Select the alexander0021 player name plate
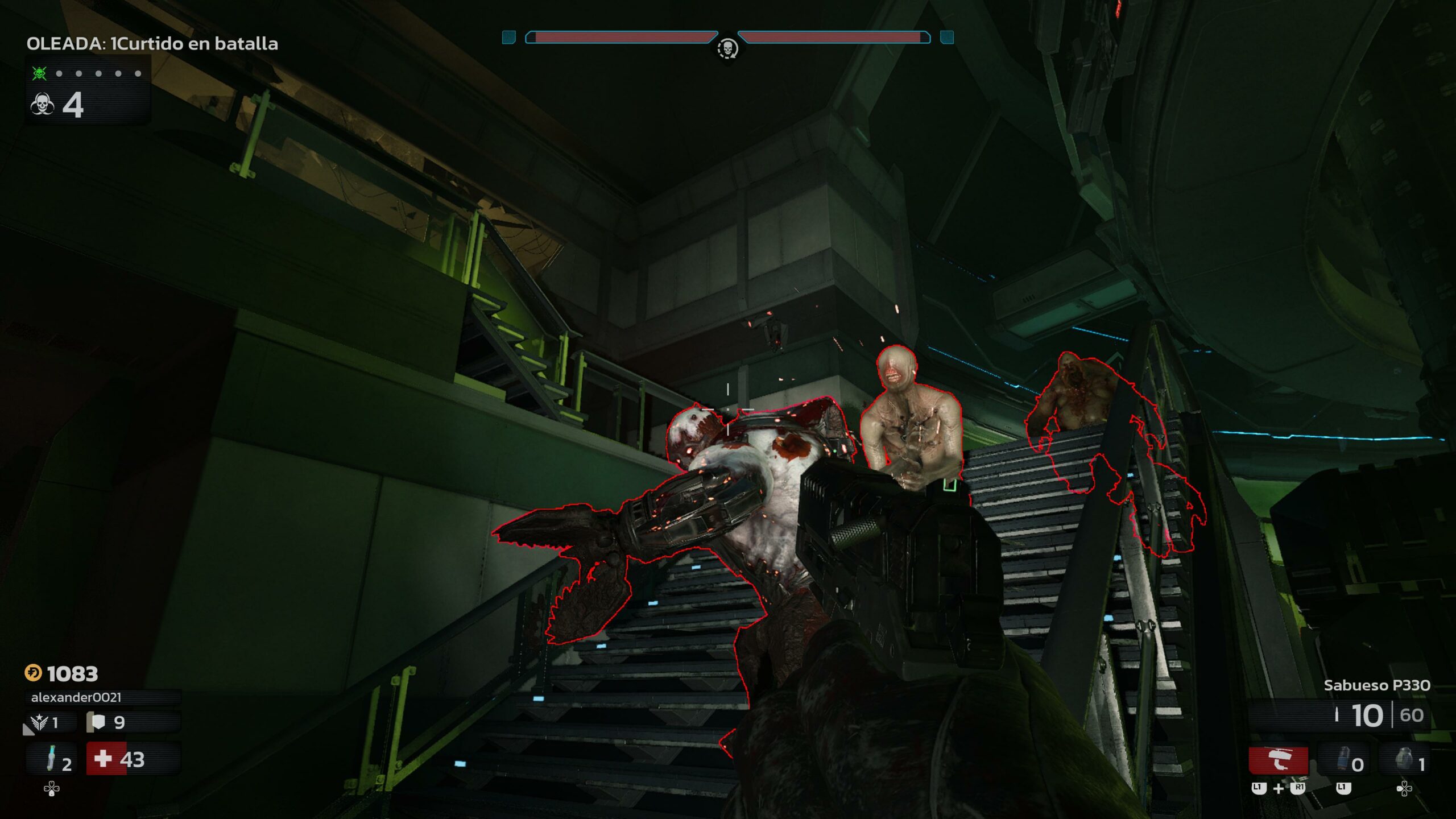 tap(76, 697)
